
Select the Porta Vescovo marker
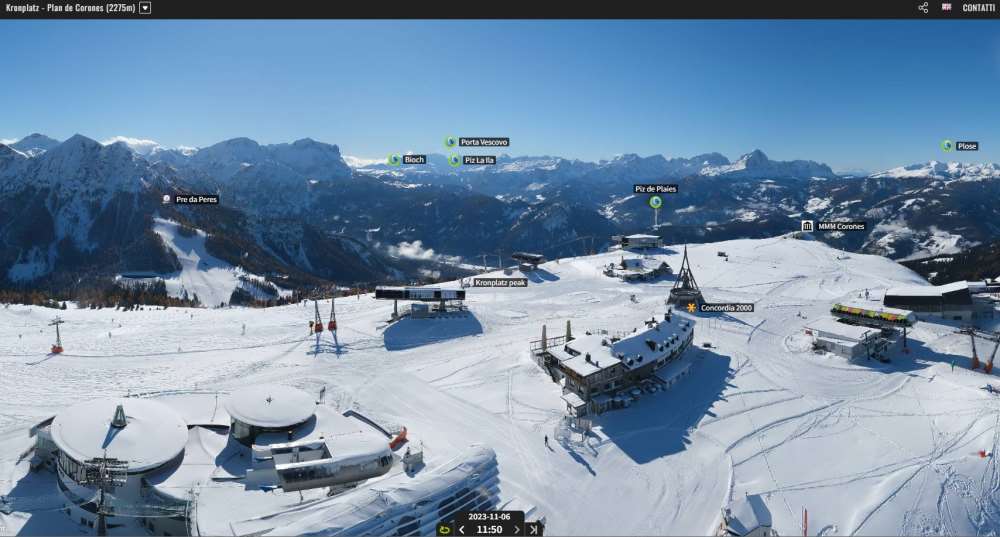point(451,142)
